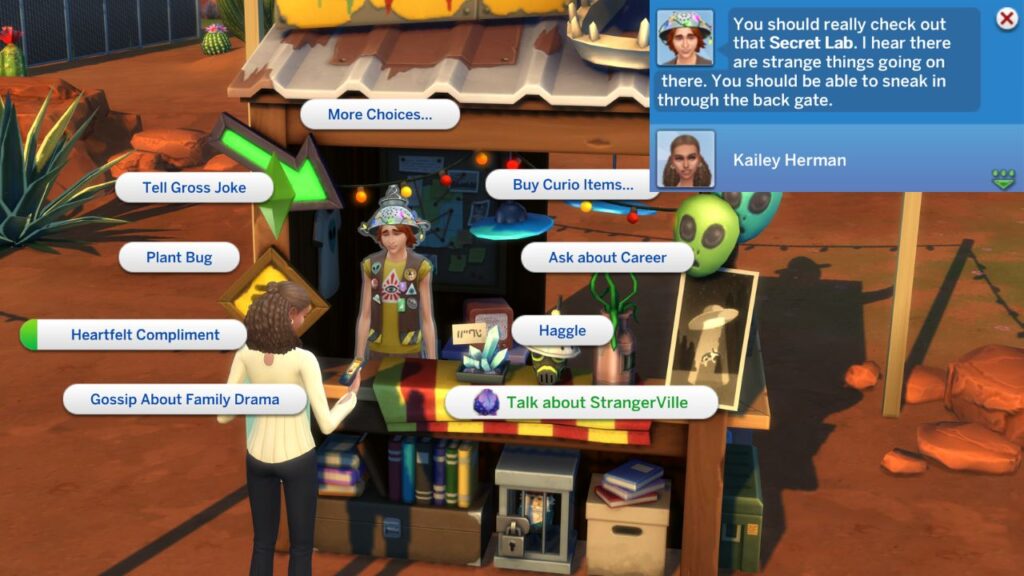
Task: Close the Secret Lab notification
Action: [x=1006, y=19]
